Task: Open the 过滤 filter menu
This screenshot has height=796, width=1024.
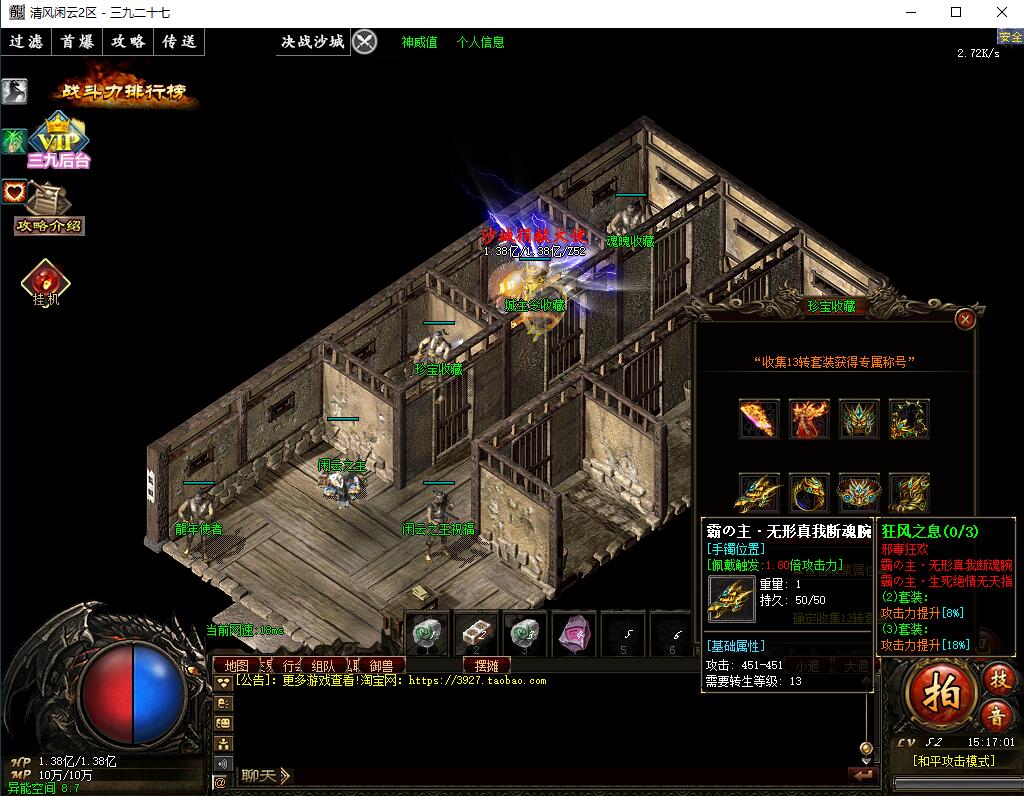Action: pos(26,42)
